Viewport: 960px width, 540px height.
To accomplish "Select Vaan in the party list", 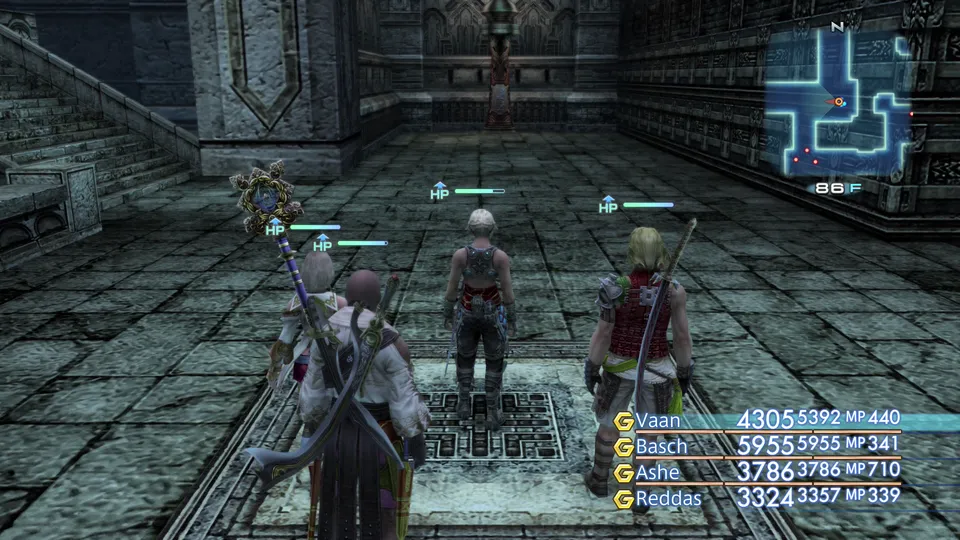I will (x=658, y=420).
